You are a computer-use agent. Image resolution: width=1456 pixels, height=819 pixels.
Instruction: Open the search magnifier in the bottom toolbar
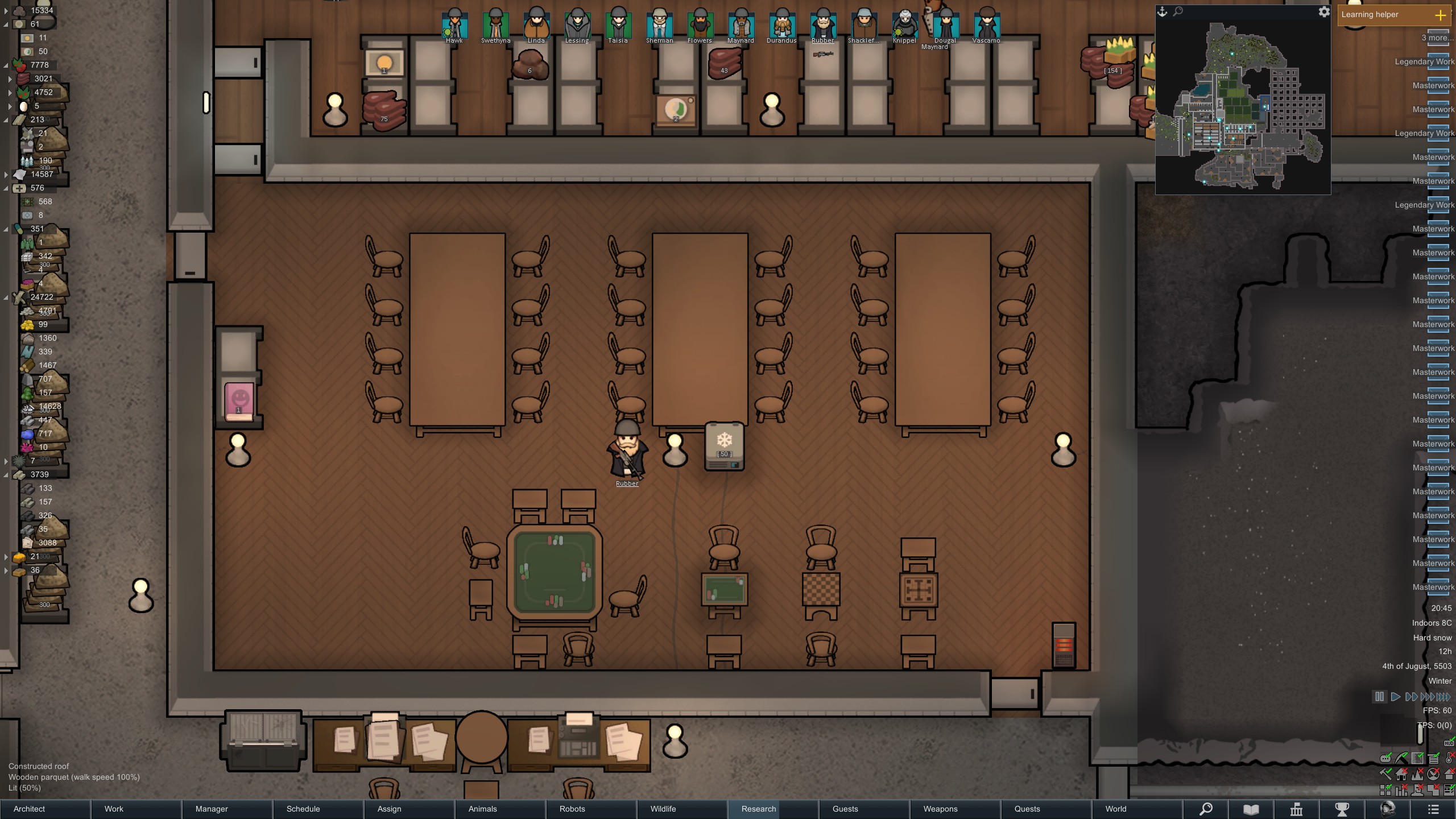point(1206,810)
